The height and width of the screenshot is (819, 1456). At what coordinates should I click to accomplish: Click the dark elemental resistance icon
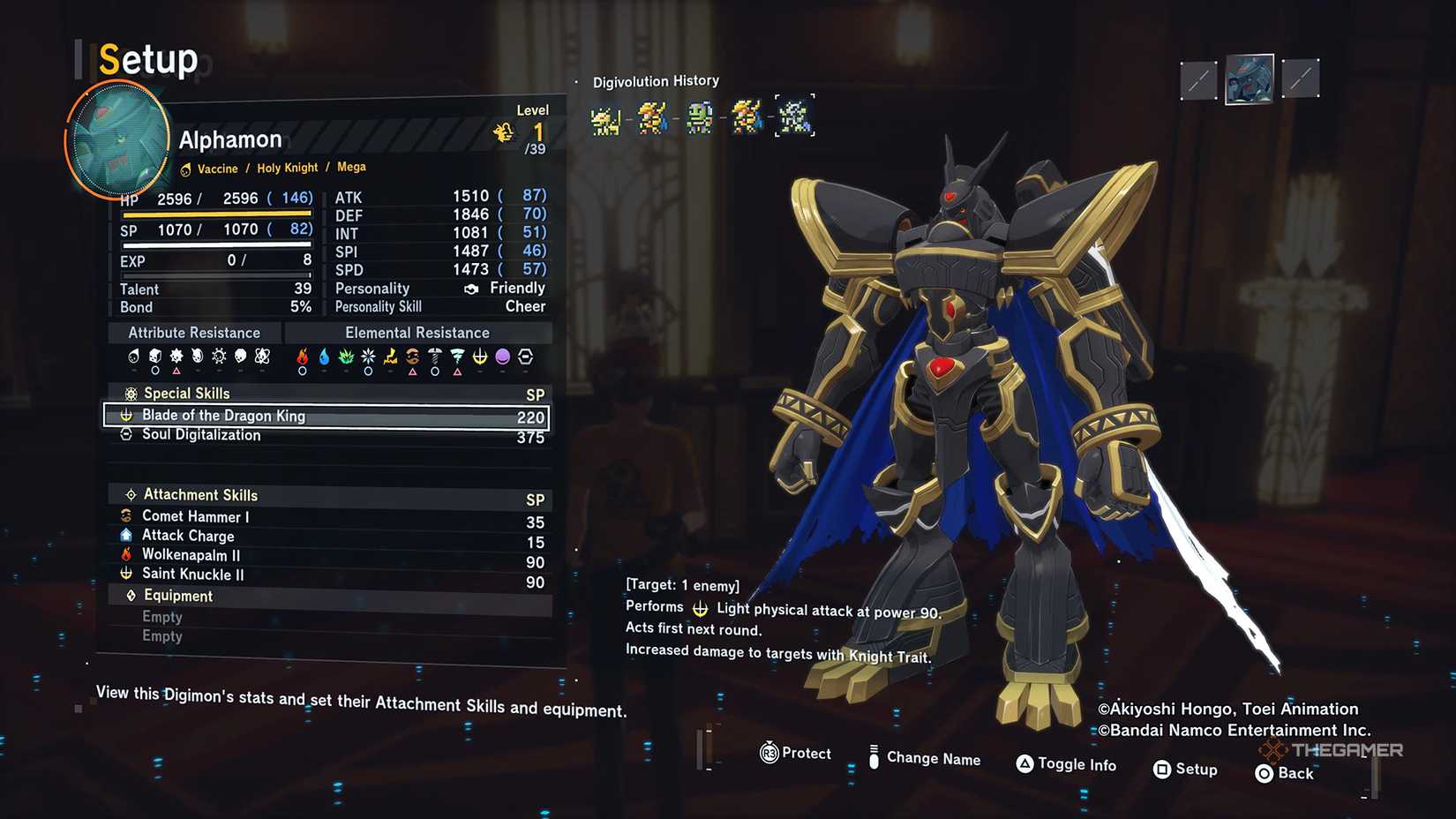(501, 357)
